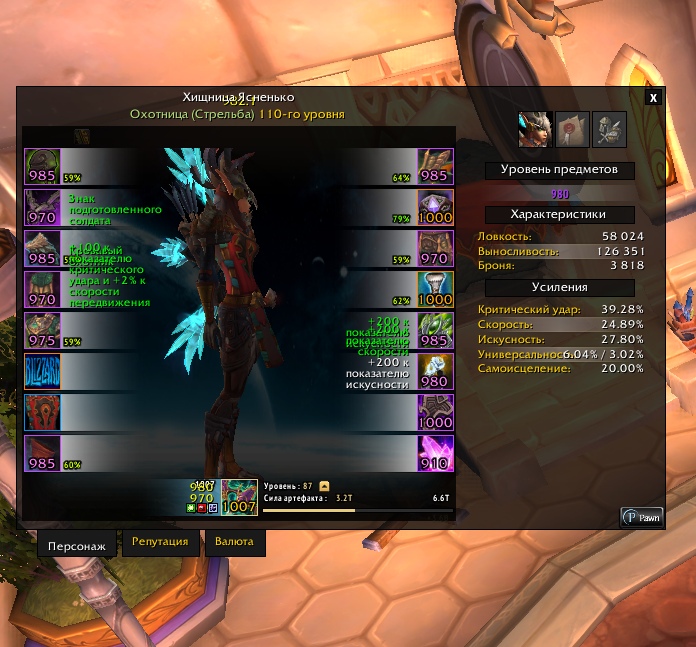The image size is (696, 647).
Task: Choose the white flower ring slot rated 980
Action: (x=436, y=372)
